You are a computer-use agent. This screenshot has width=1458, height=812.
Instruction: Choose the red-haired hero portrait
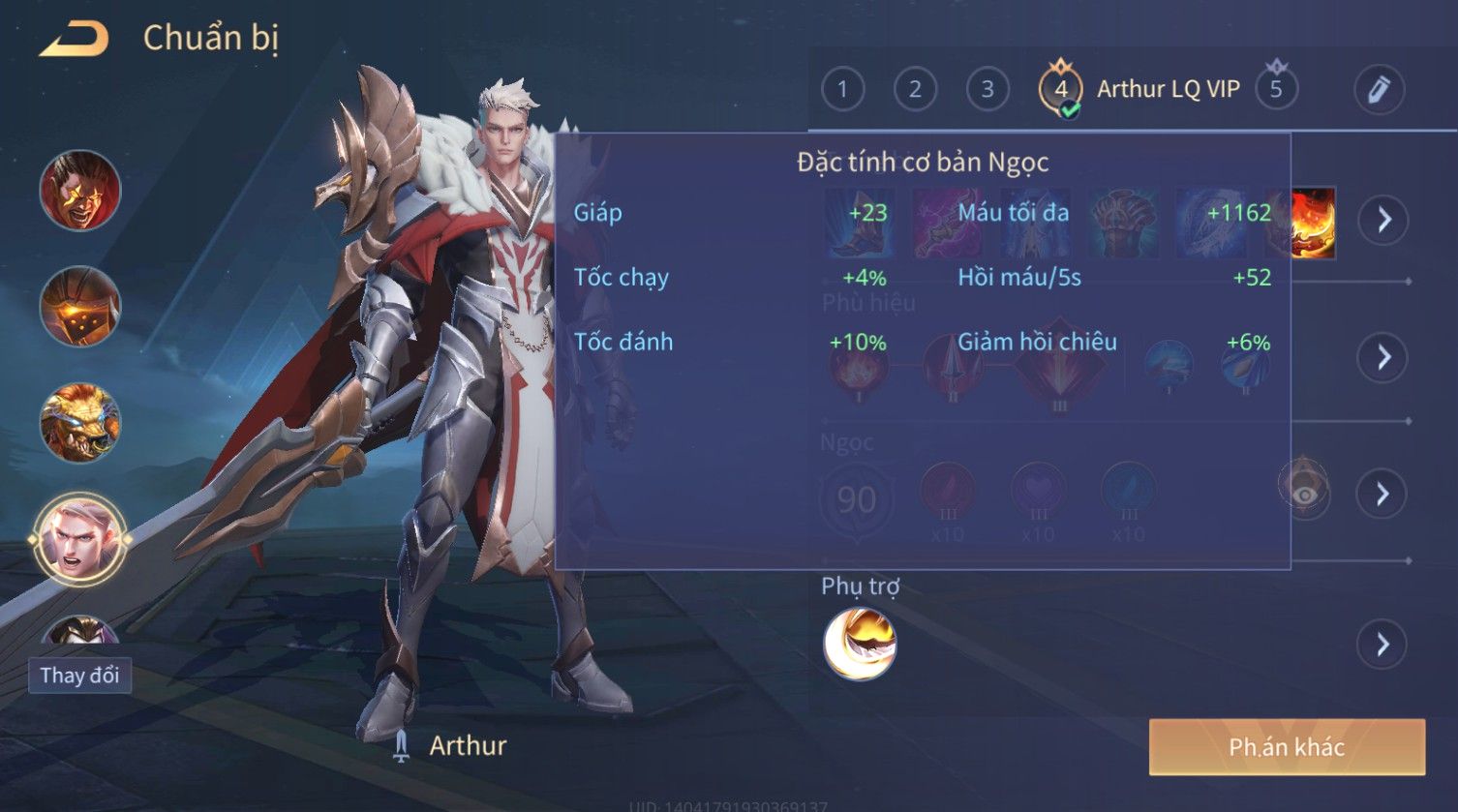point(80,190)
